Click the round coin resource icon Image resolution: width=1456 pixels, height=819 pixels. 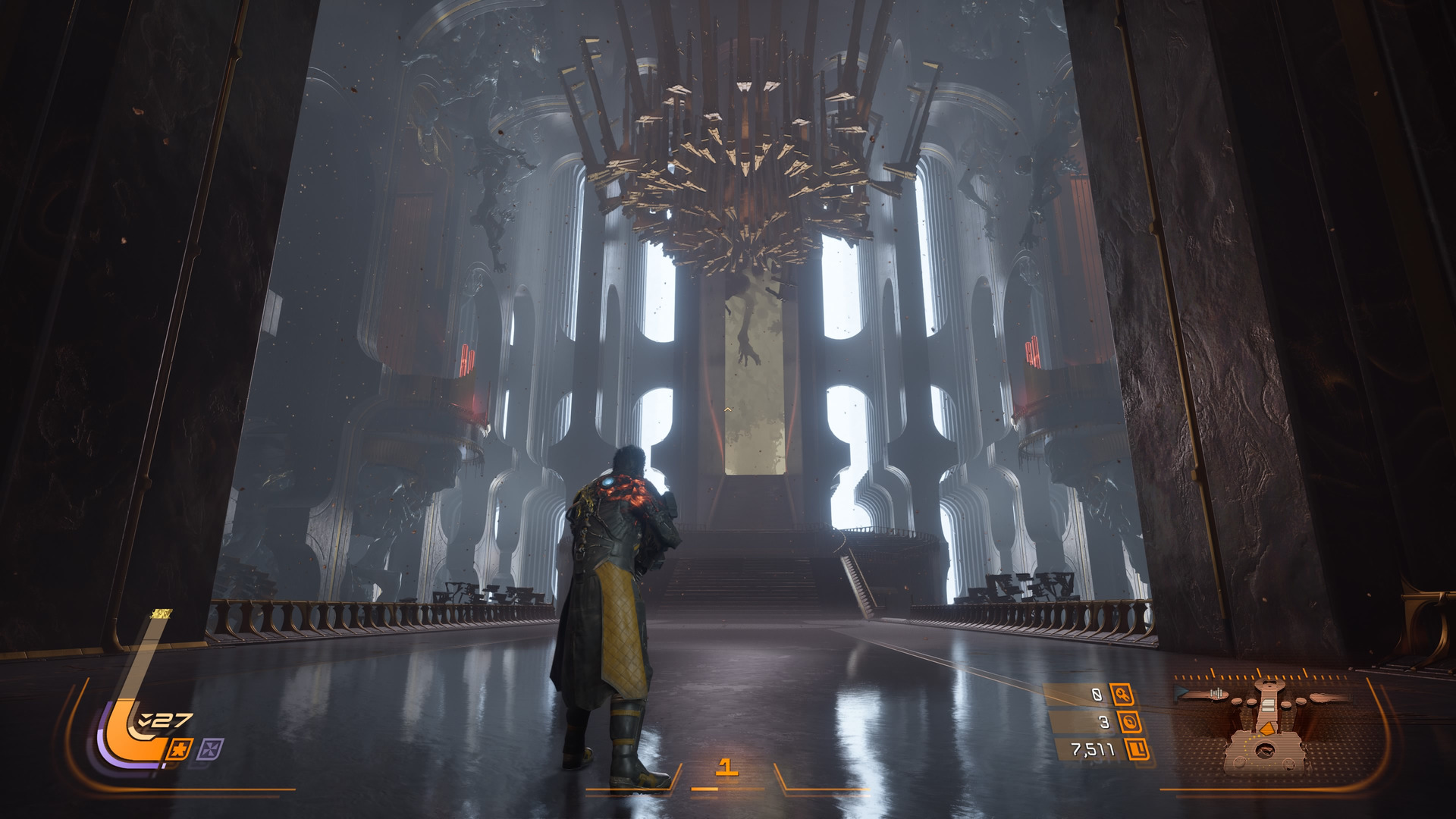point(1129,722)
